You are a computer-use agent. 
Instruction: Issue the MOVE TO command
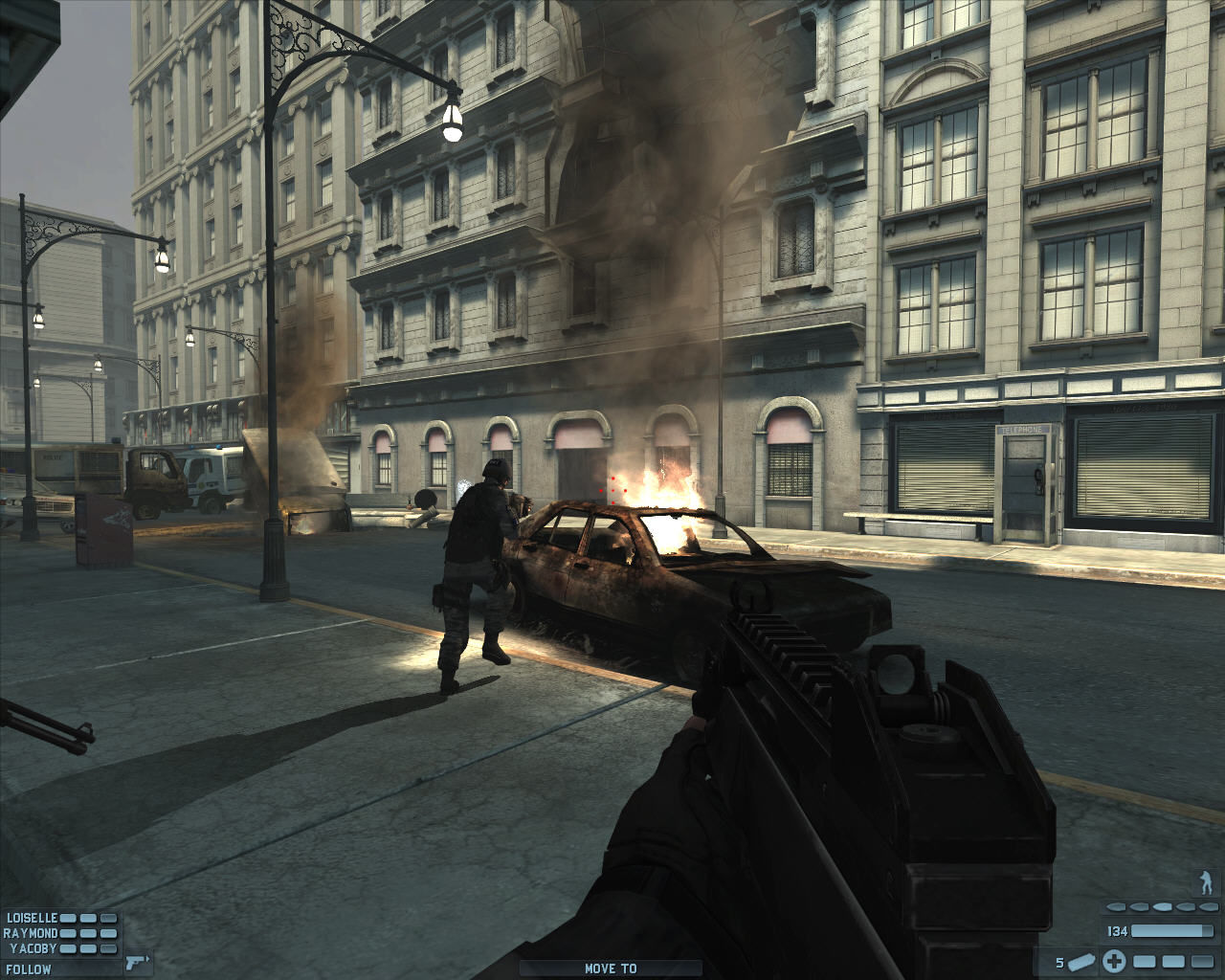[611, 969]
